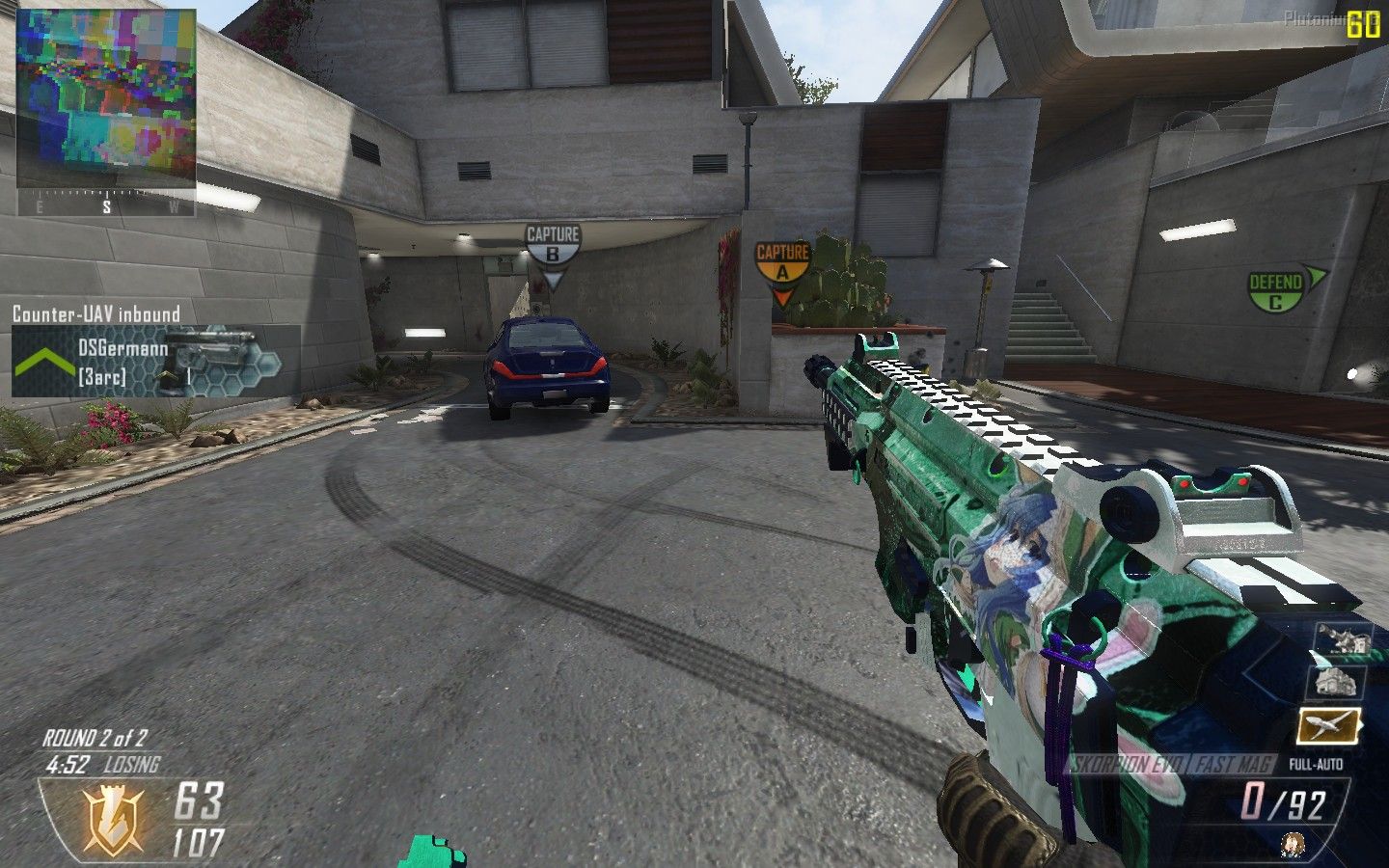Activate the highlighted aircraft scorestreak icon
This screenshot has height=868, width=1389.
(1328, 725)
